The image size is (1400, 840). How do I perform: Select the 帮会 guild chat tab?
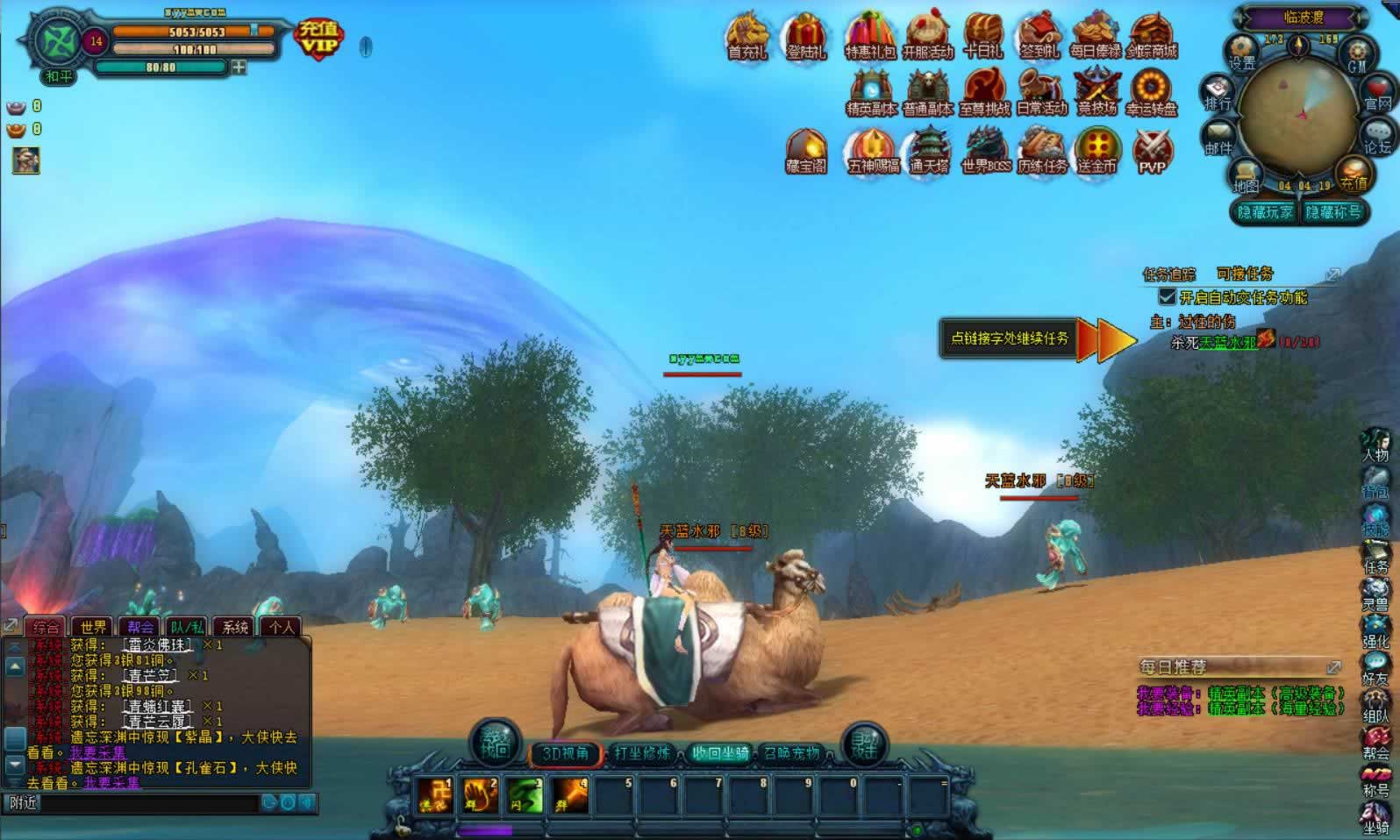pyautogui.click(x=140, y=627)
